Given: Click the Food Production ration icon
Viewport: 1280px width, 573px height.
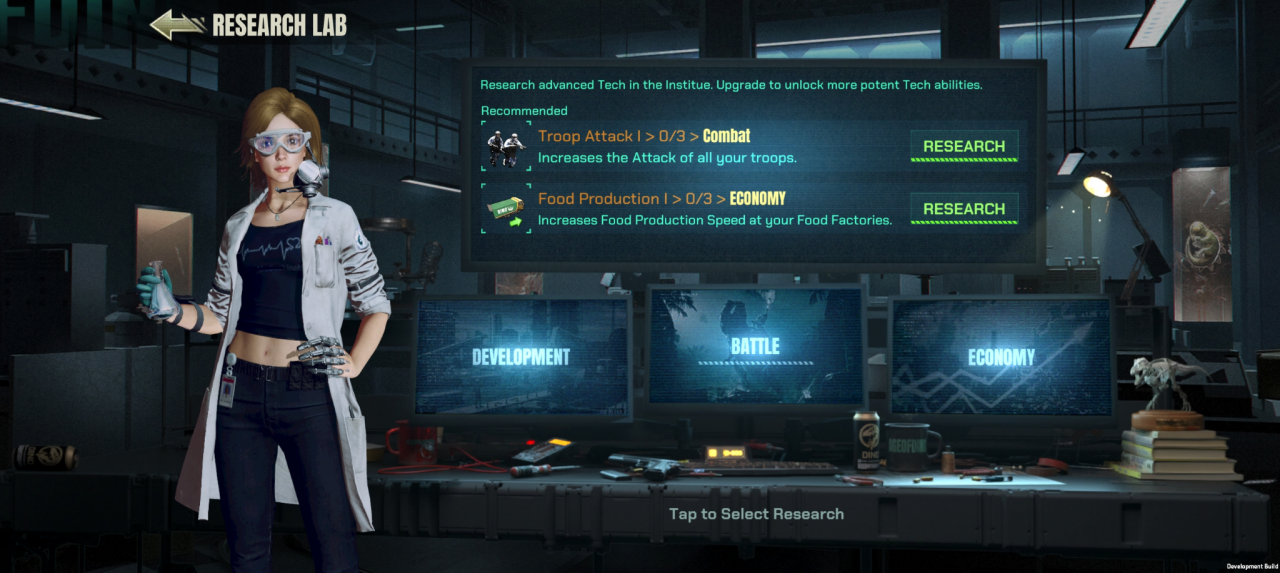Looking at the screenshot, I should click(506, 209).
